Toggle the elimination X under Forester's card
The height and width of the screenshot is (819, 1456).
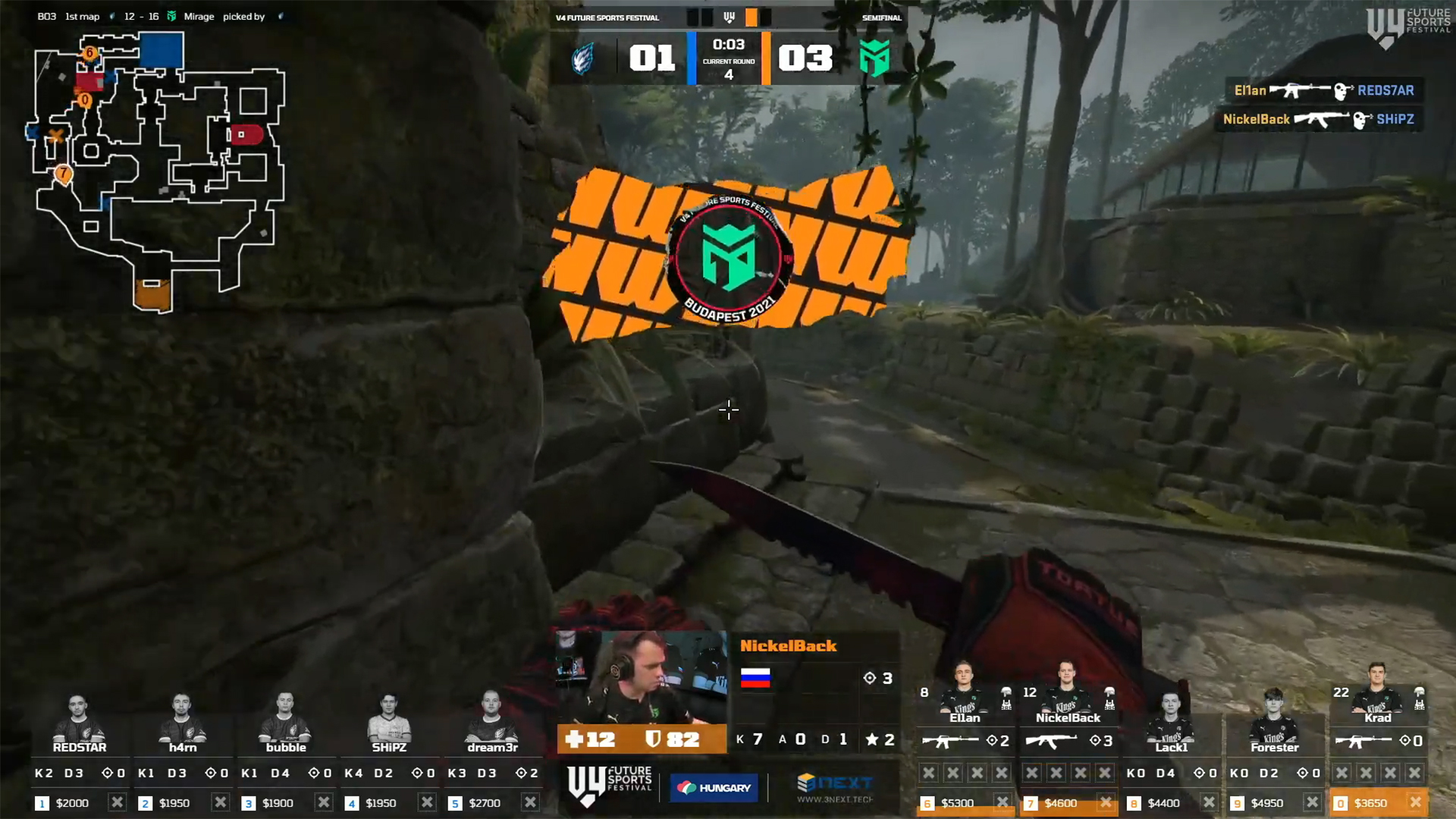click(1312, 802)
